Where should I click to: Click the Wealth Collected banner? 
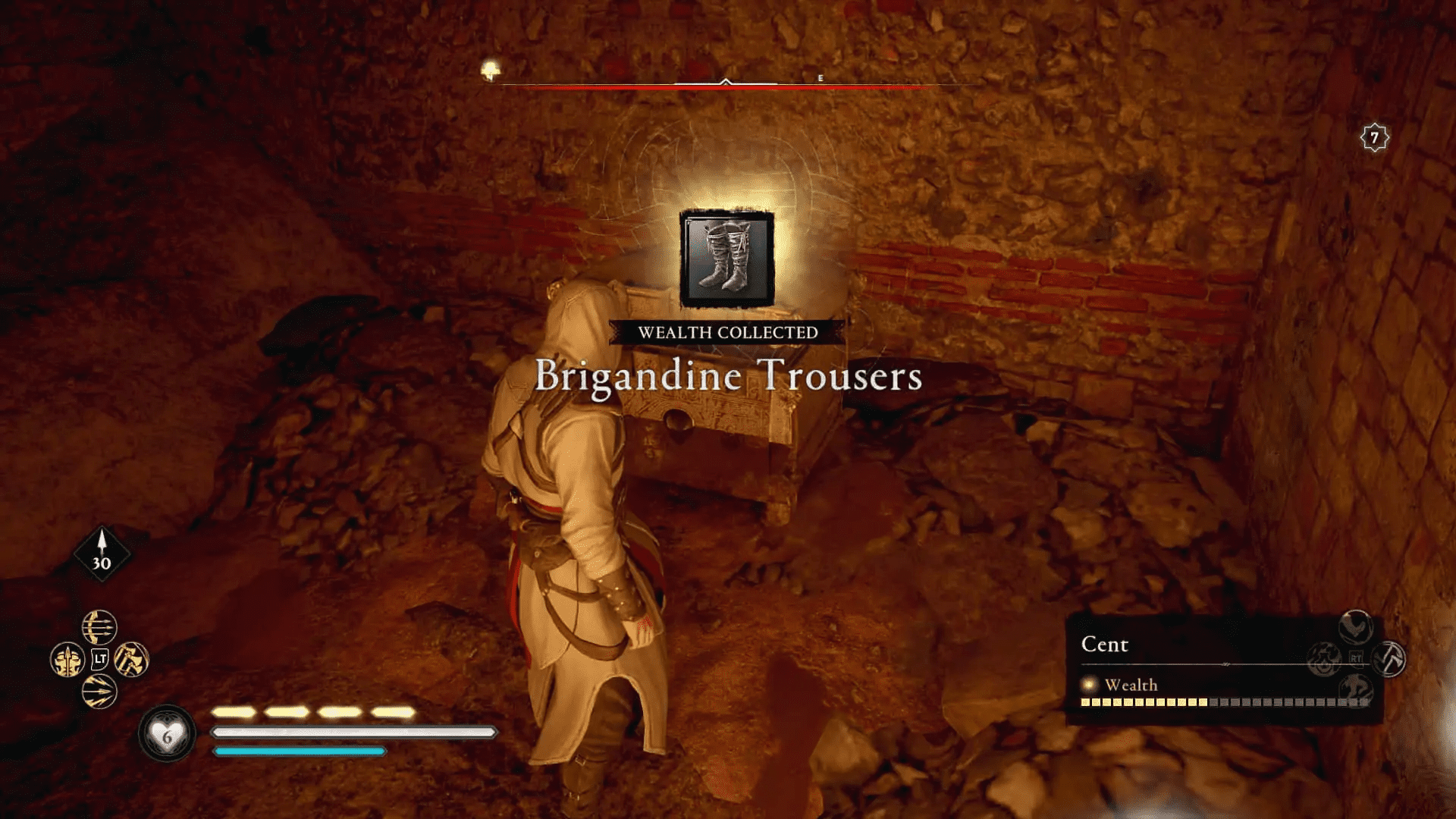click(726, 331)
